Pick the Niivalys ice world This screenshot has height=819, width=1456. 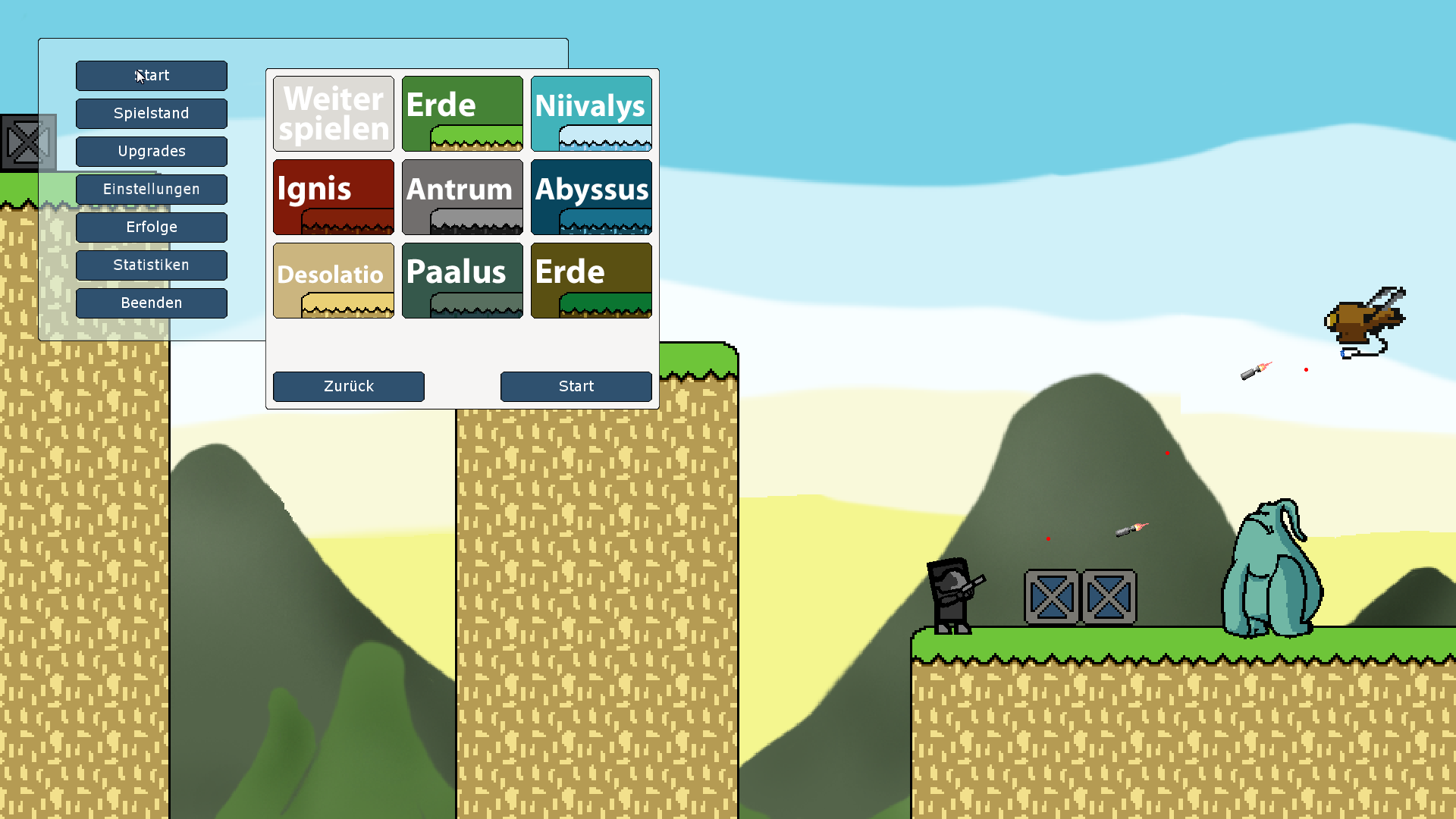click(x=591, y=114)
